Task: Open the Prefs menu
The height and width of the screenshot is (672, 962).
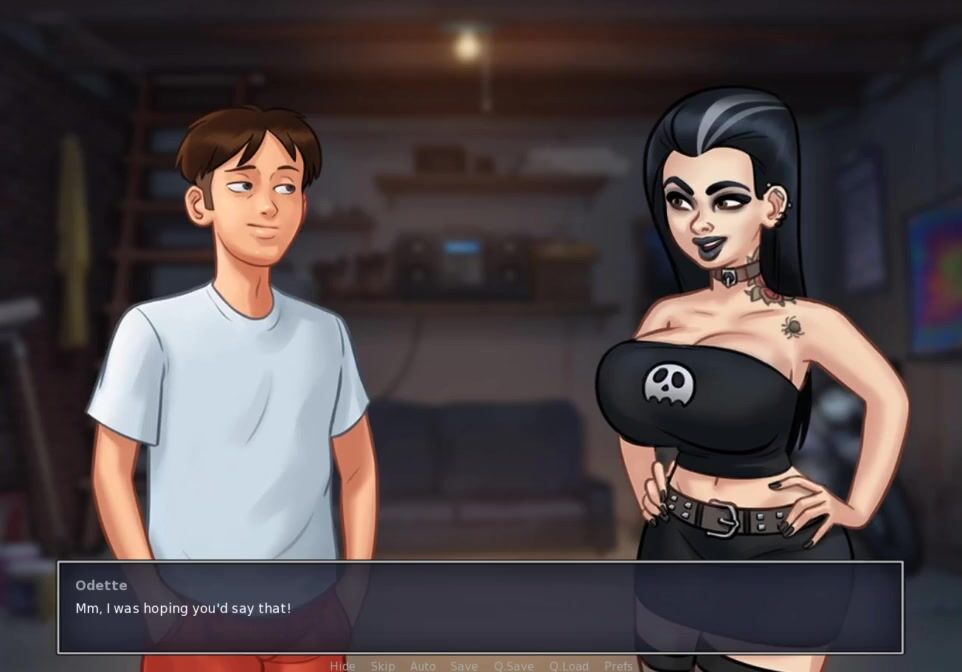Action: click(x=618, y=666)
